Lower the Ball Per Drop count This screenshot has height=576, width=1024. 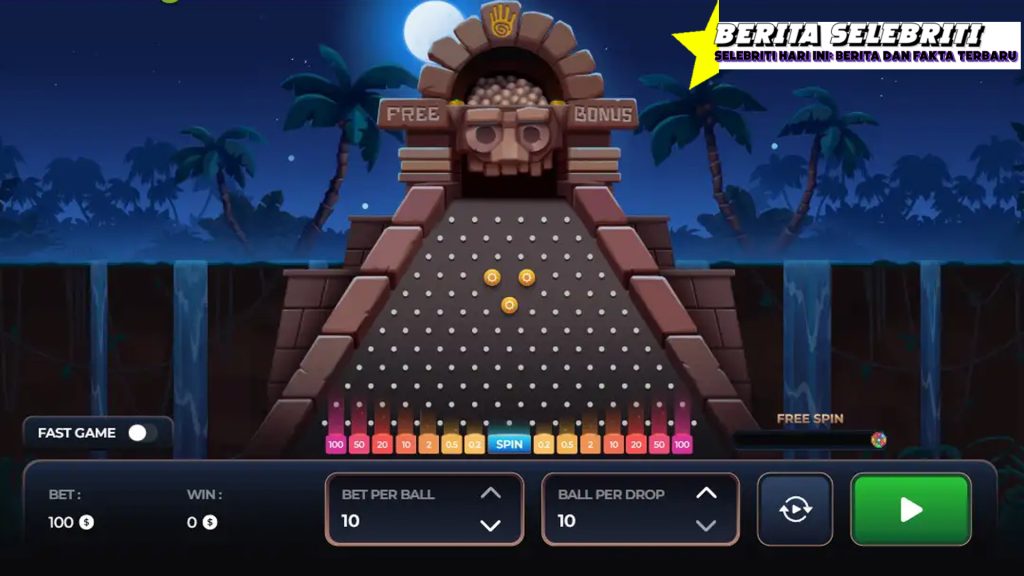(706, 525)
